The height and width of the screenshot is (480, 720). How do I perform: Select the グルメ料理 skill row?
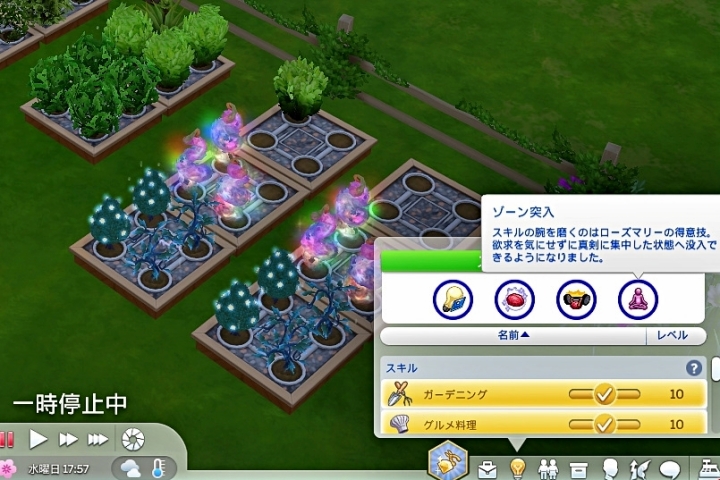point(542,425)
